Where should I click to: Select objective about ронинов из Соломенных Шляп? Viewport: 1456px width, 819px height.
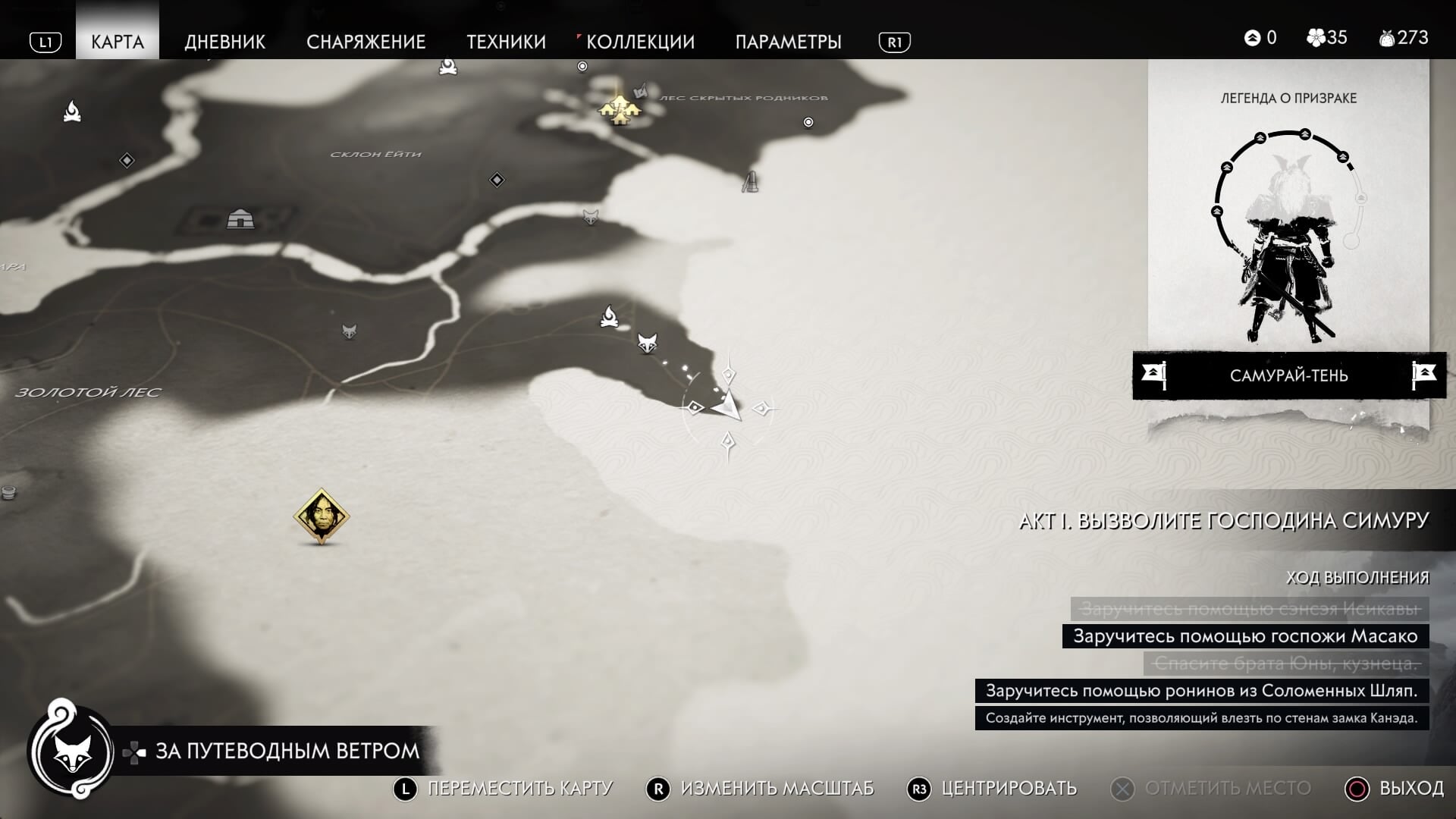click(x=1201, y=691)
